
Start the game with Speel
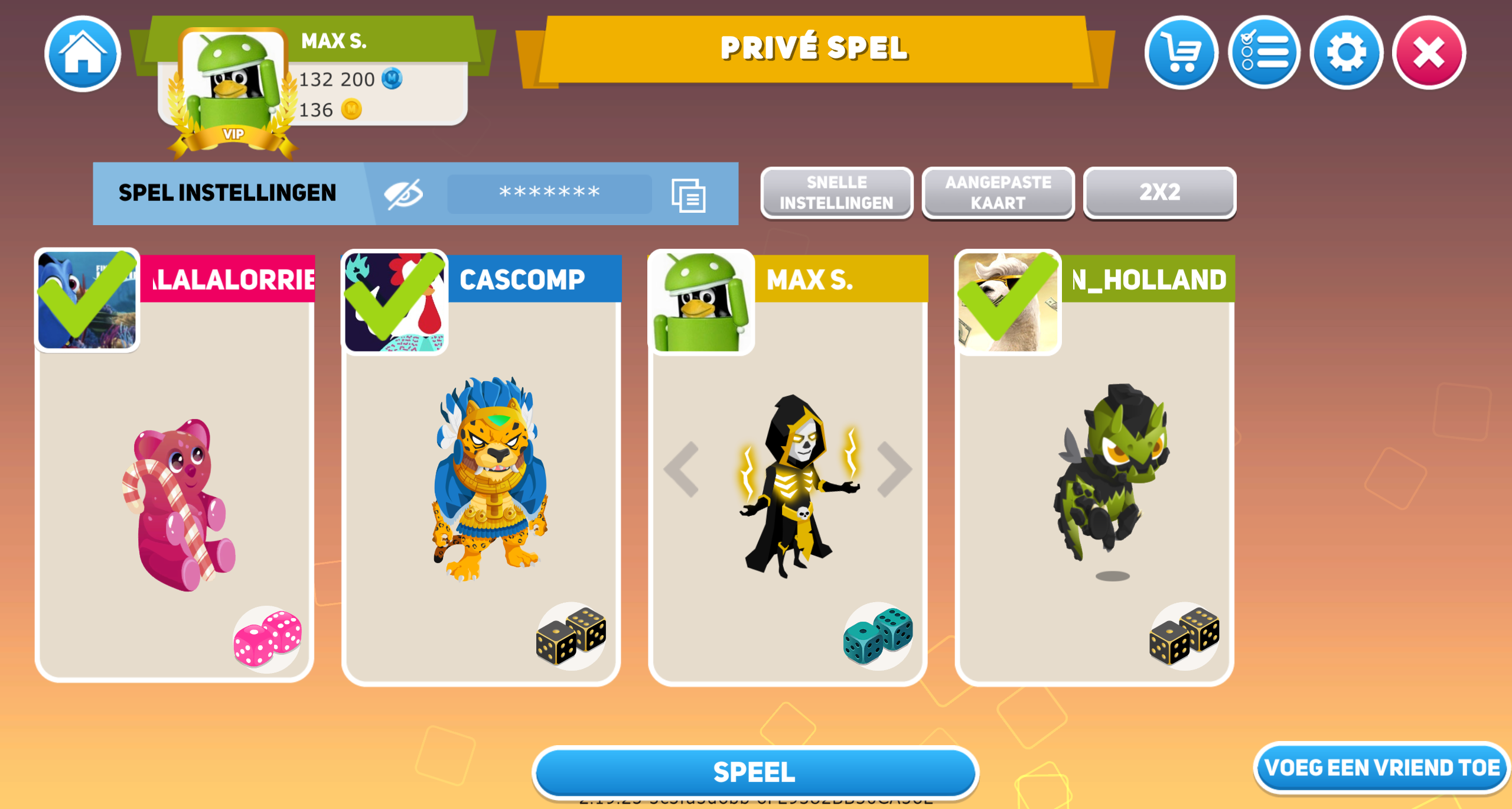pyautogui.click(x=755, y=772)
